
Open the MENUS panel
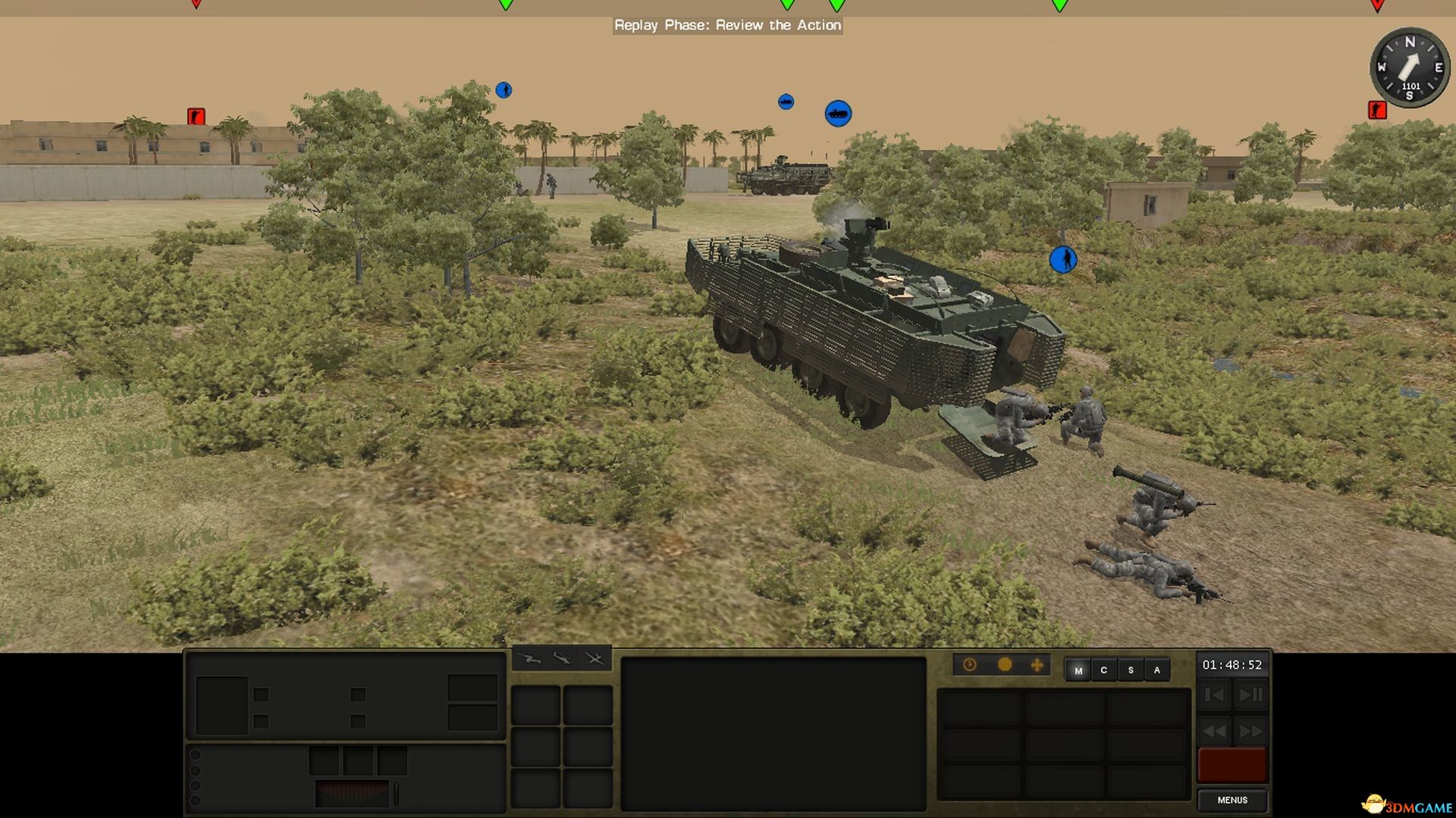[1233, 800]
